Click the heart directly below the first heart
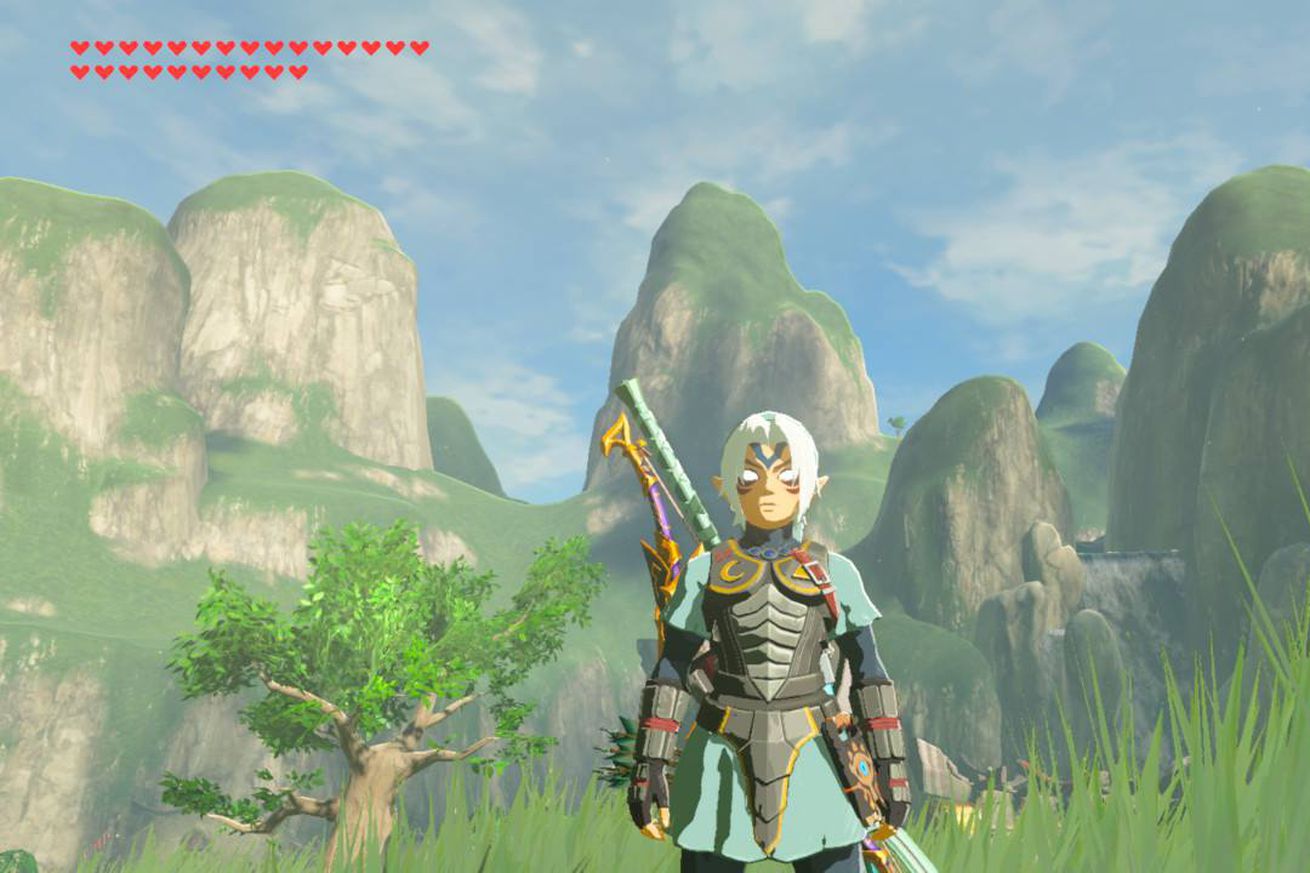Image resolution: width=1310 pixels, height=873 pixels. 79,70
